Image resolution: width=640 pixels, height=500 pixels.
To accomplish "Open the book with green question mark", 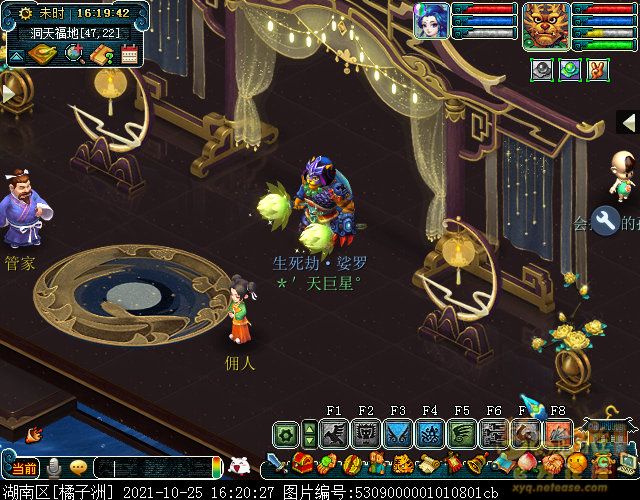I will point(101,54).
